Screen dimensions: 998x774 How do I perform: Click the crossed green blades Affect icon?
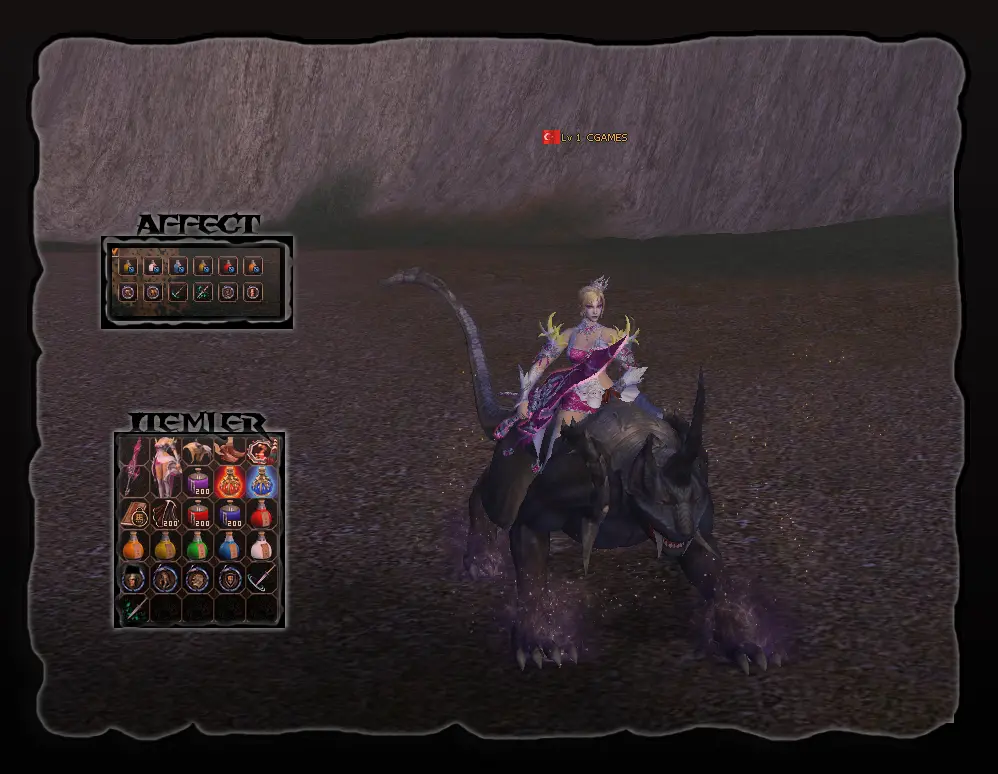203,292
